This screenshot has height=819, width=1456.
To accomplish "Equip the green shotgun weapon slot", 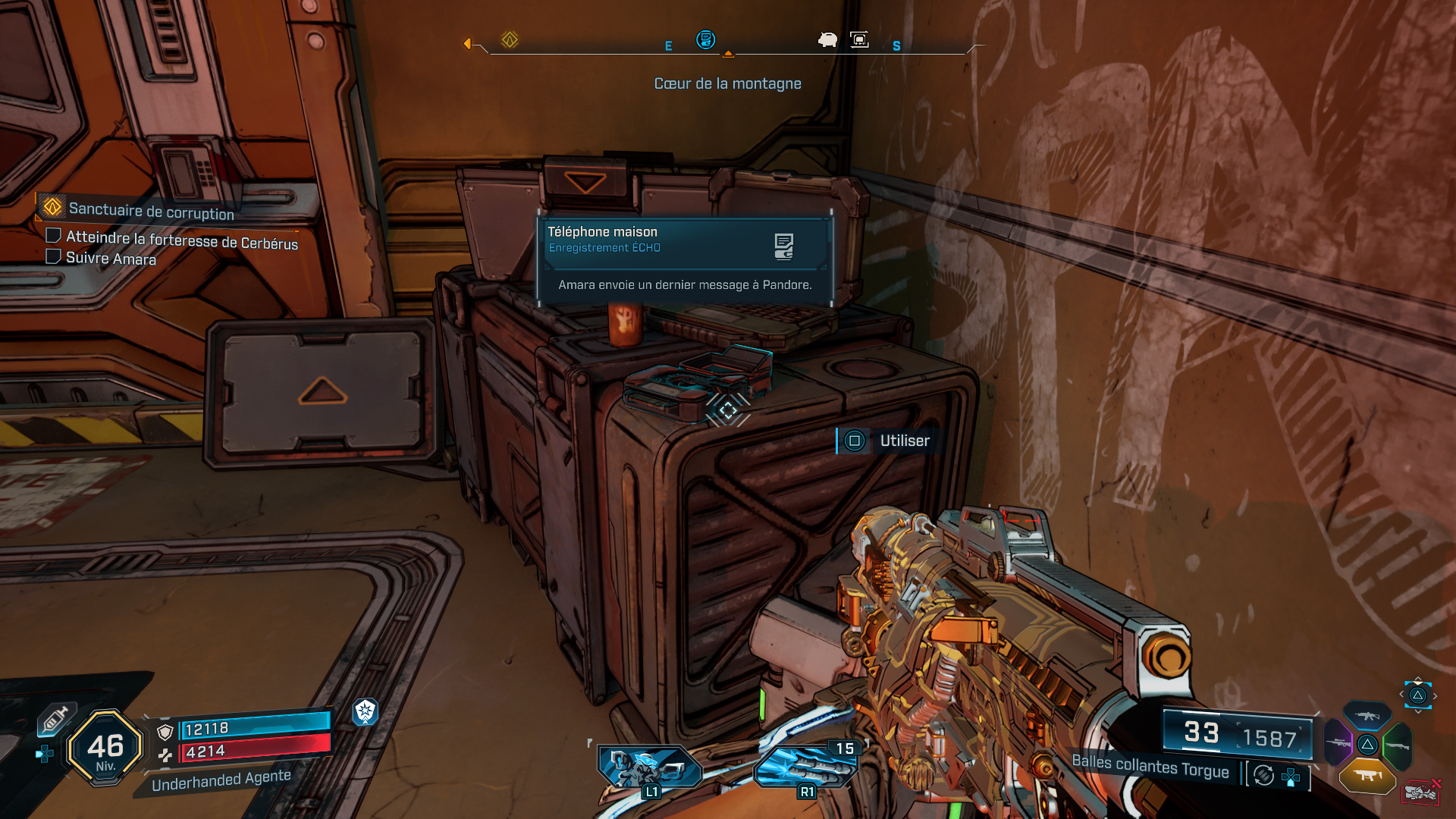I will coord(1397,745).
